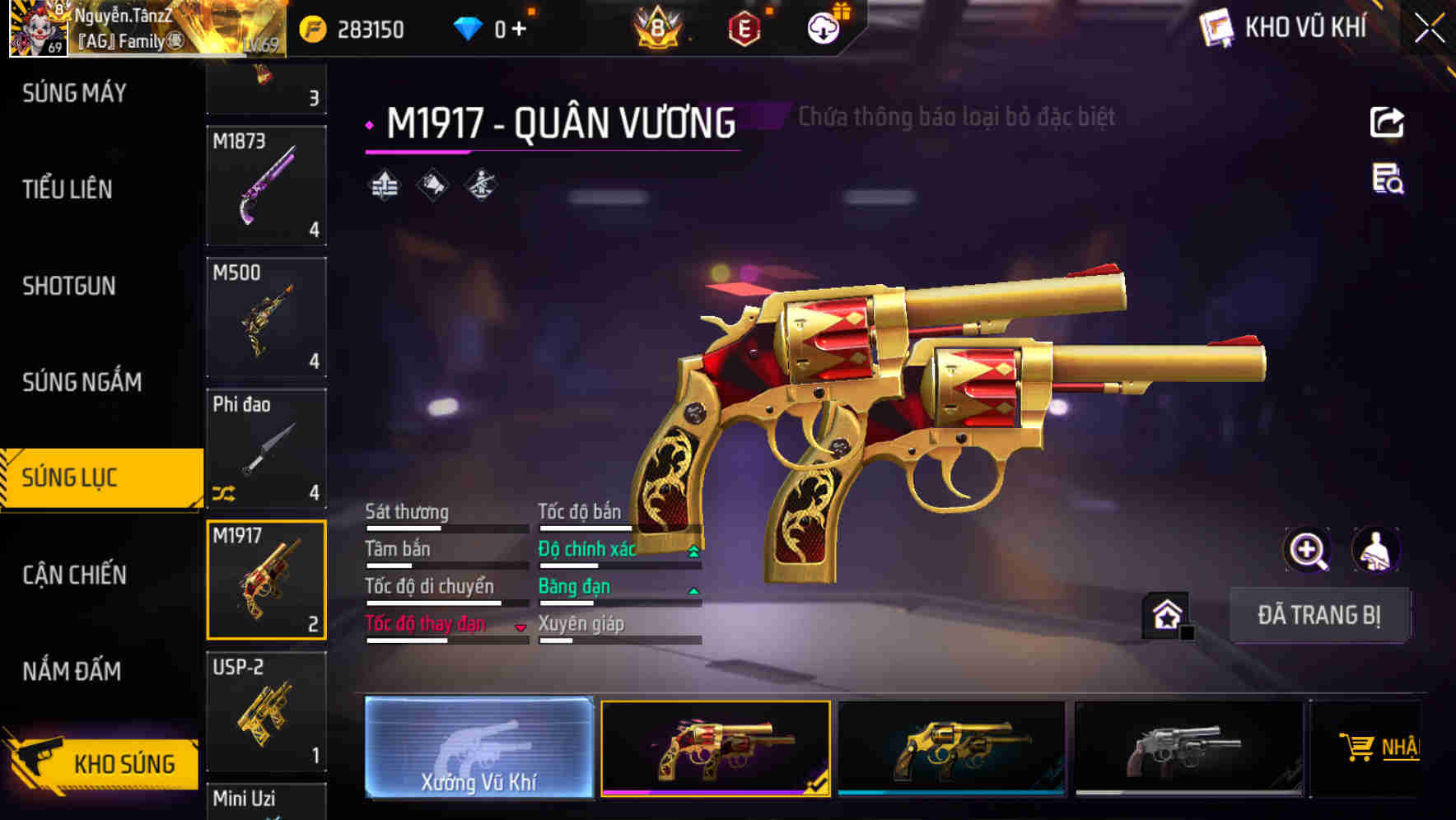Open the character preview icon
1456x820 pixels.
coord(1376,550)
